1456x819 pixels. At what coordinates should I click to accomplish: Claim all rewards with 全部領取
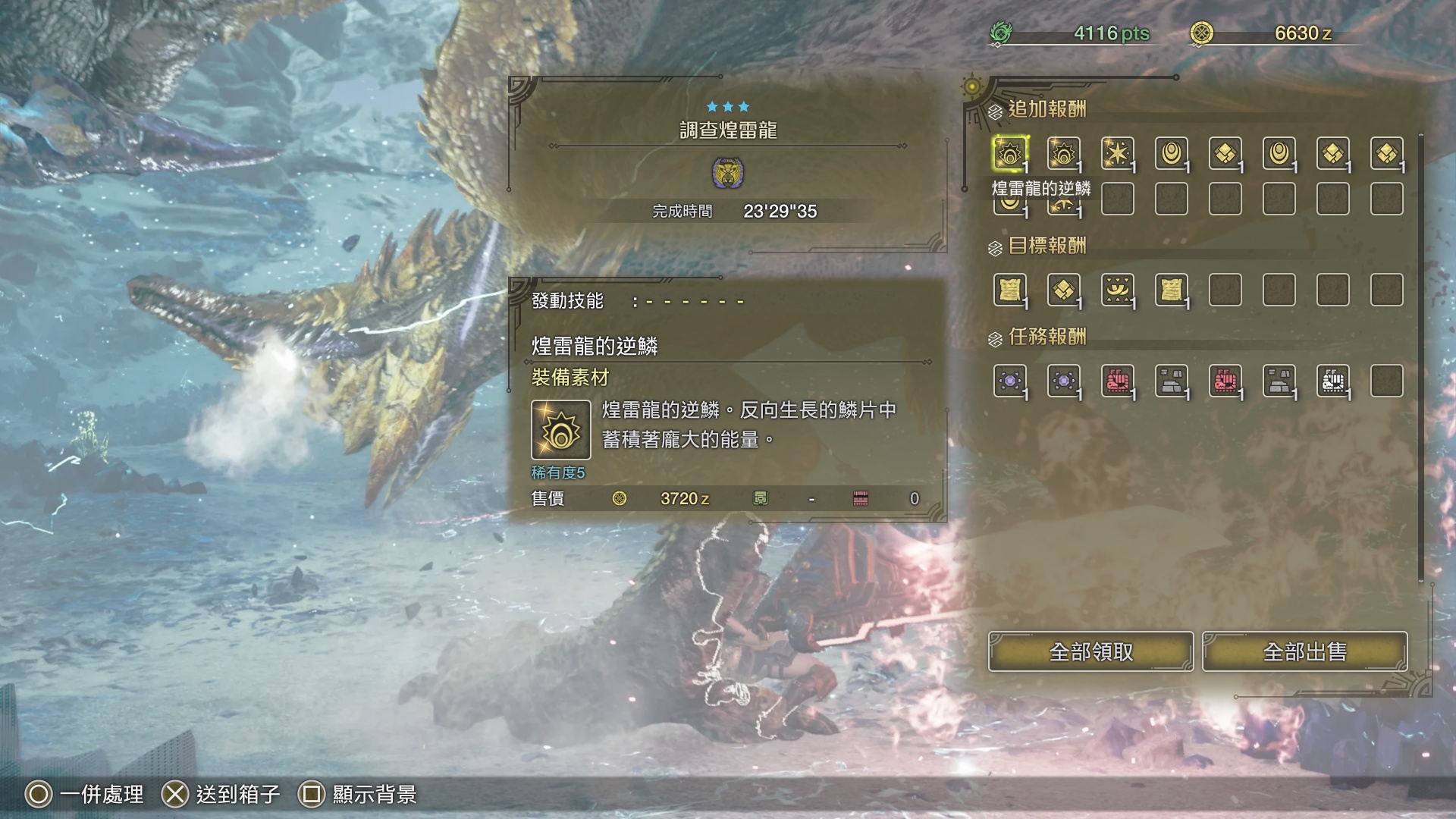pos(1090,651)
